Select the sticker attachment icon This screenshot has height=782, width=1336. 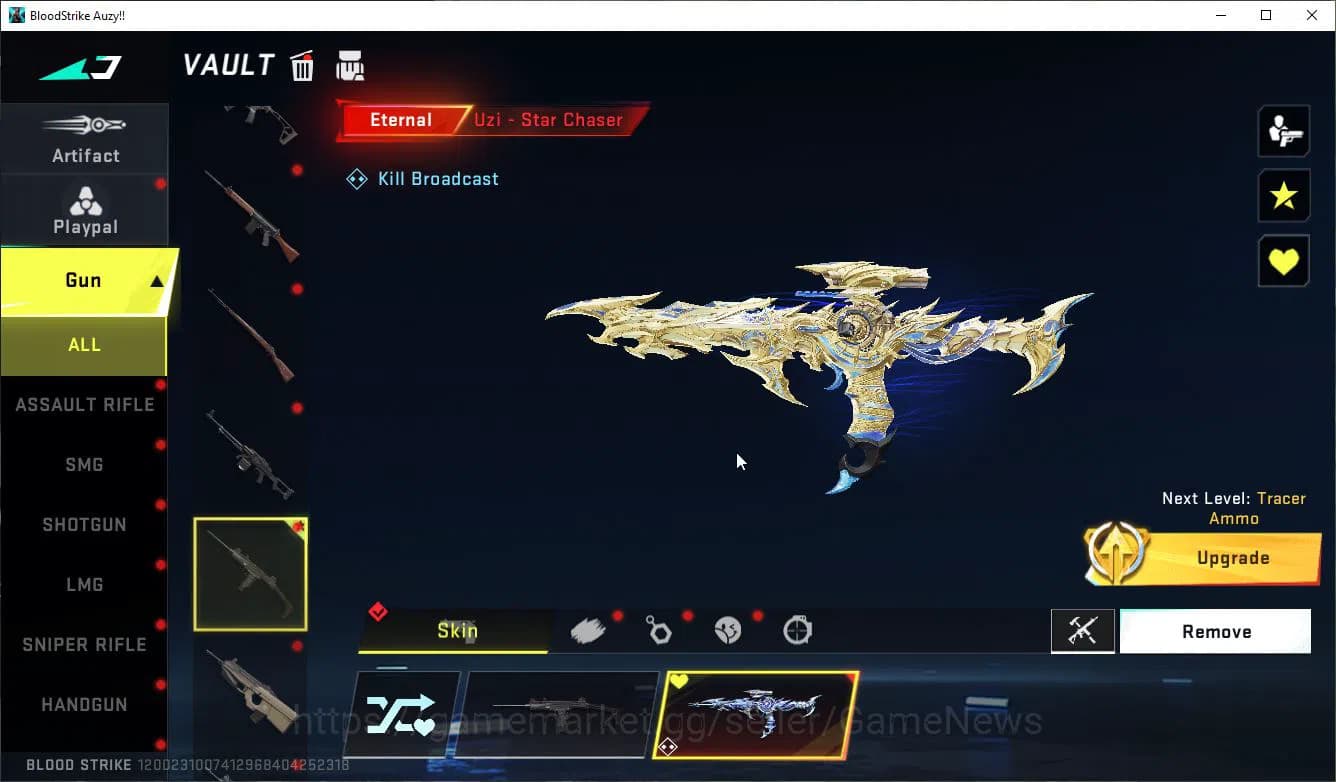(728, 629)
